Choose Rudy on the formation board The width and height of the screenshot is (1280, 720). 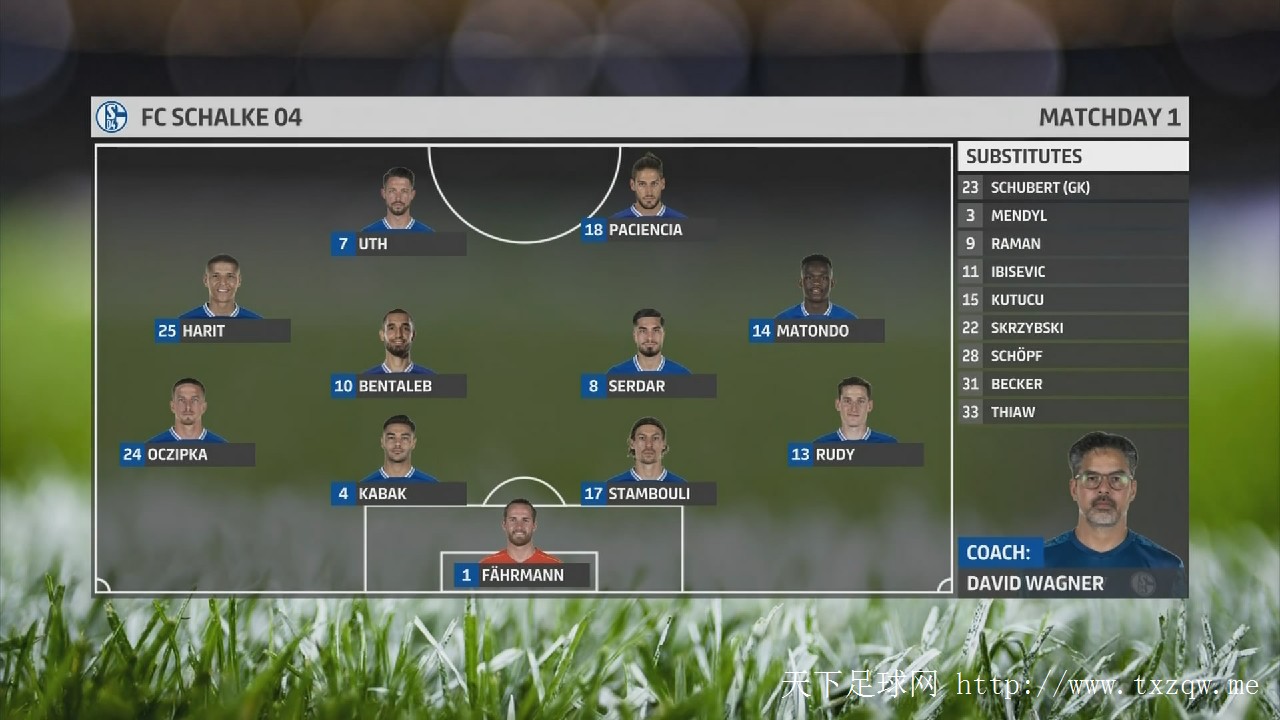coord(855,455)
